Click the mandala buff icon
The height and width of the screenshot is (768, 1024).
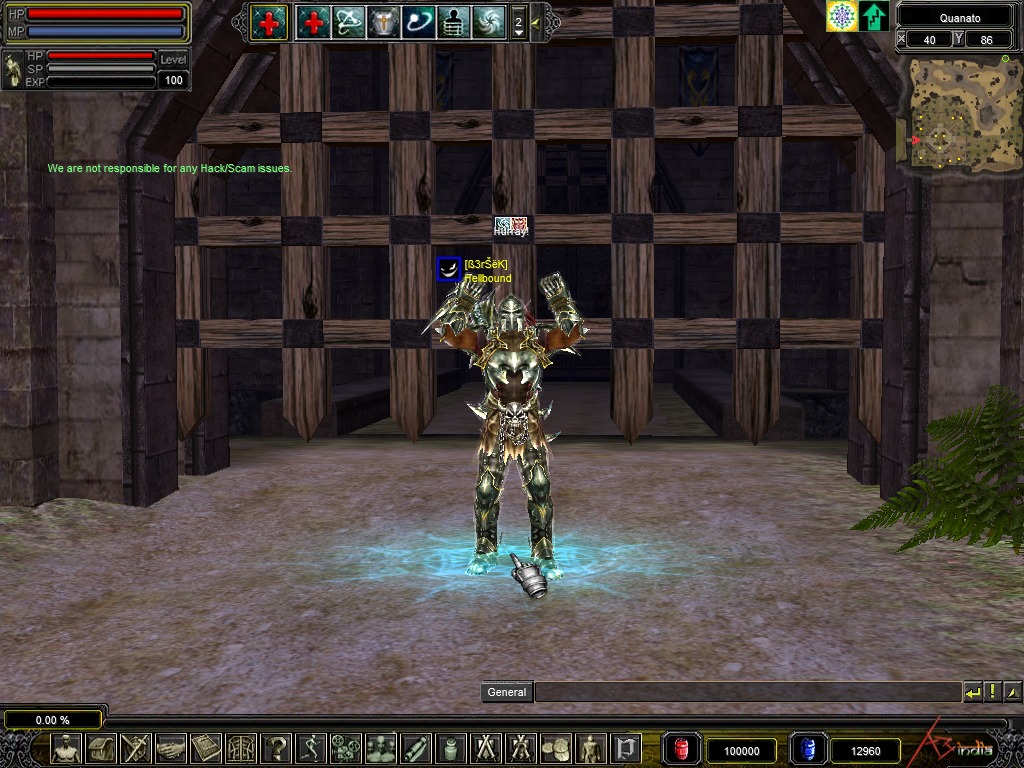[x=842, y=16]
